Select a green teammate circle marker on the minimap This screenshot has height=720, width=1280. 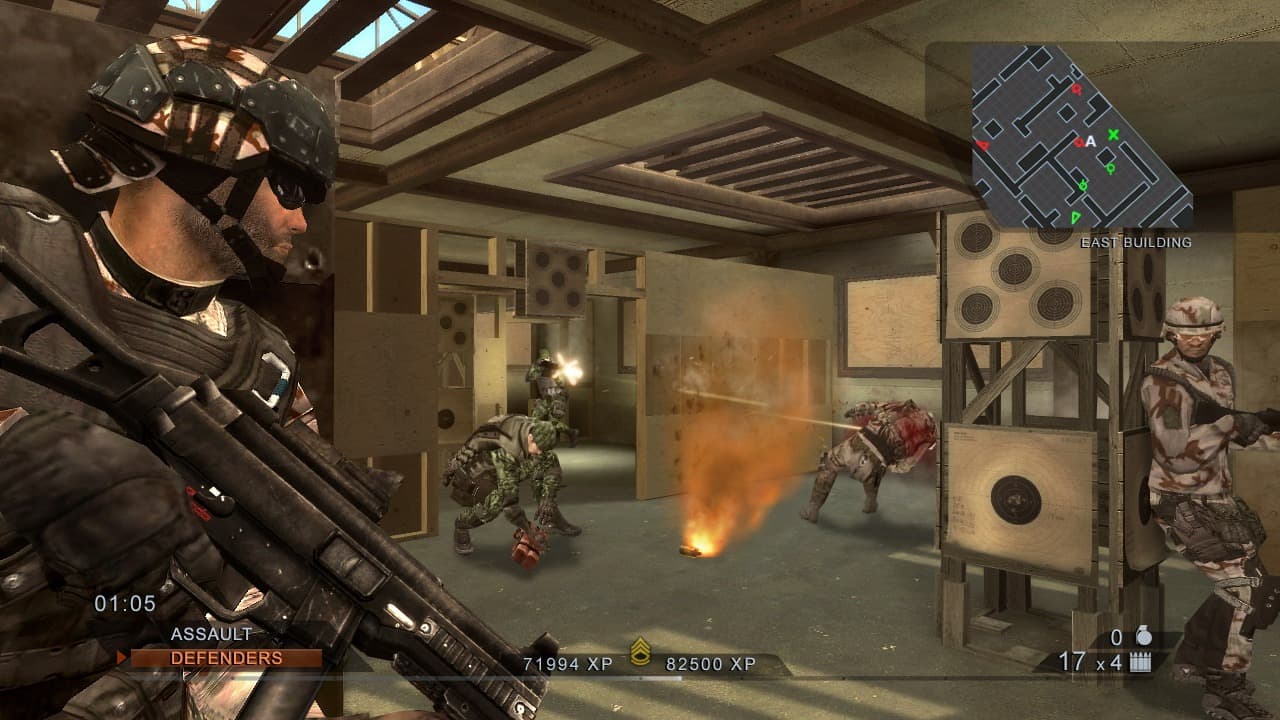pos(1110,168)
